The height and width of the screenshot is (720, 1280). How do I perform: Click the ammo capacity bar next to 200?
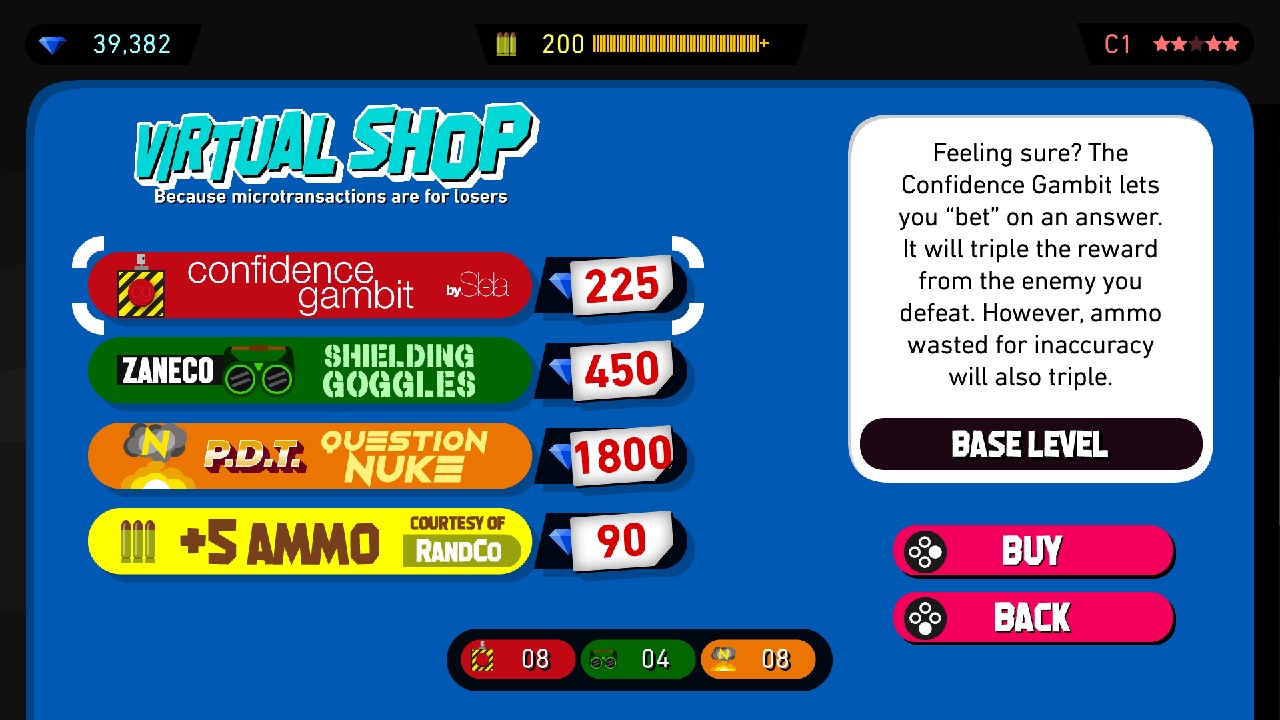[677, 43]
